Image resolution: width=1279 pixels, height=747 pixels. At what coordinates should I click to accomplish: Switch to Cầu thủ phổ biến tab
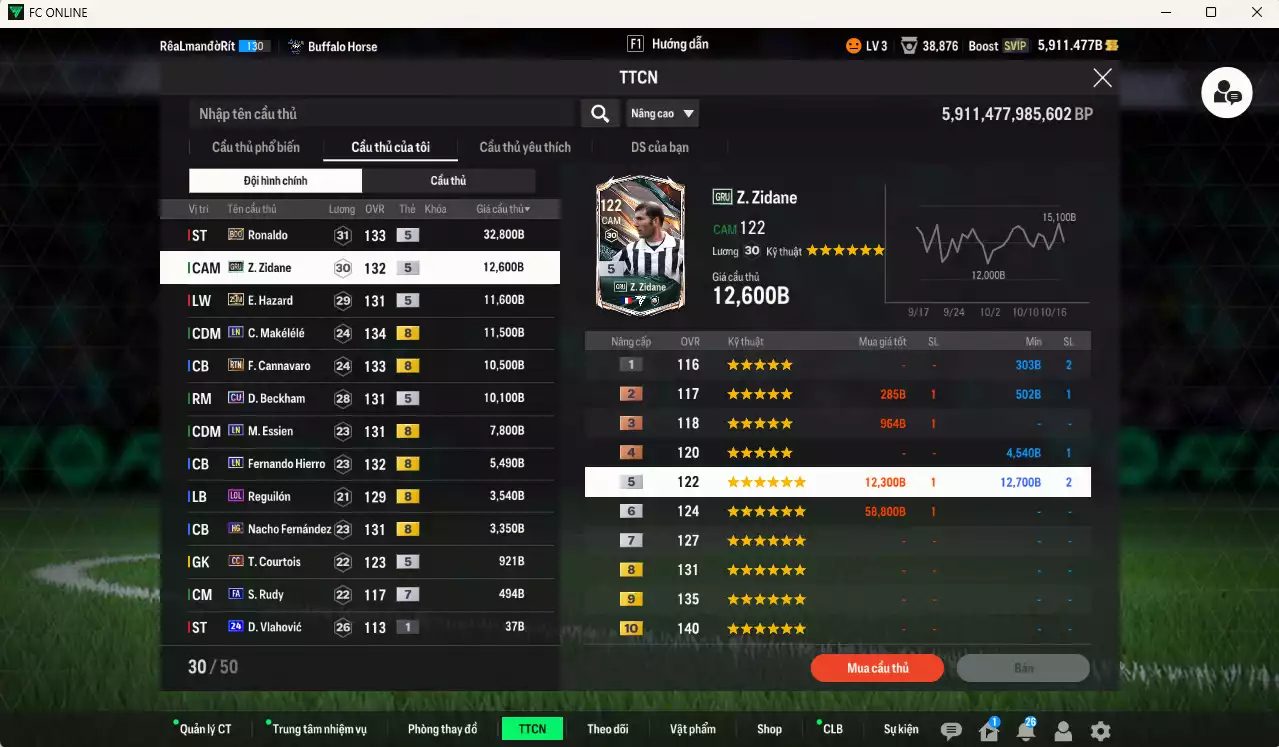click(x=255, y=147)
